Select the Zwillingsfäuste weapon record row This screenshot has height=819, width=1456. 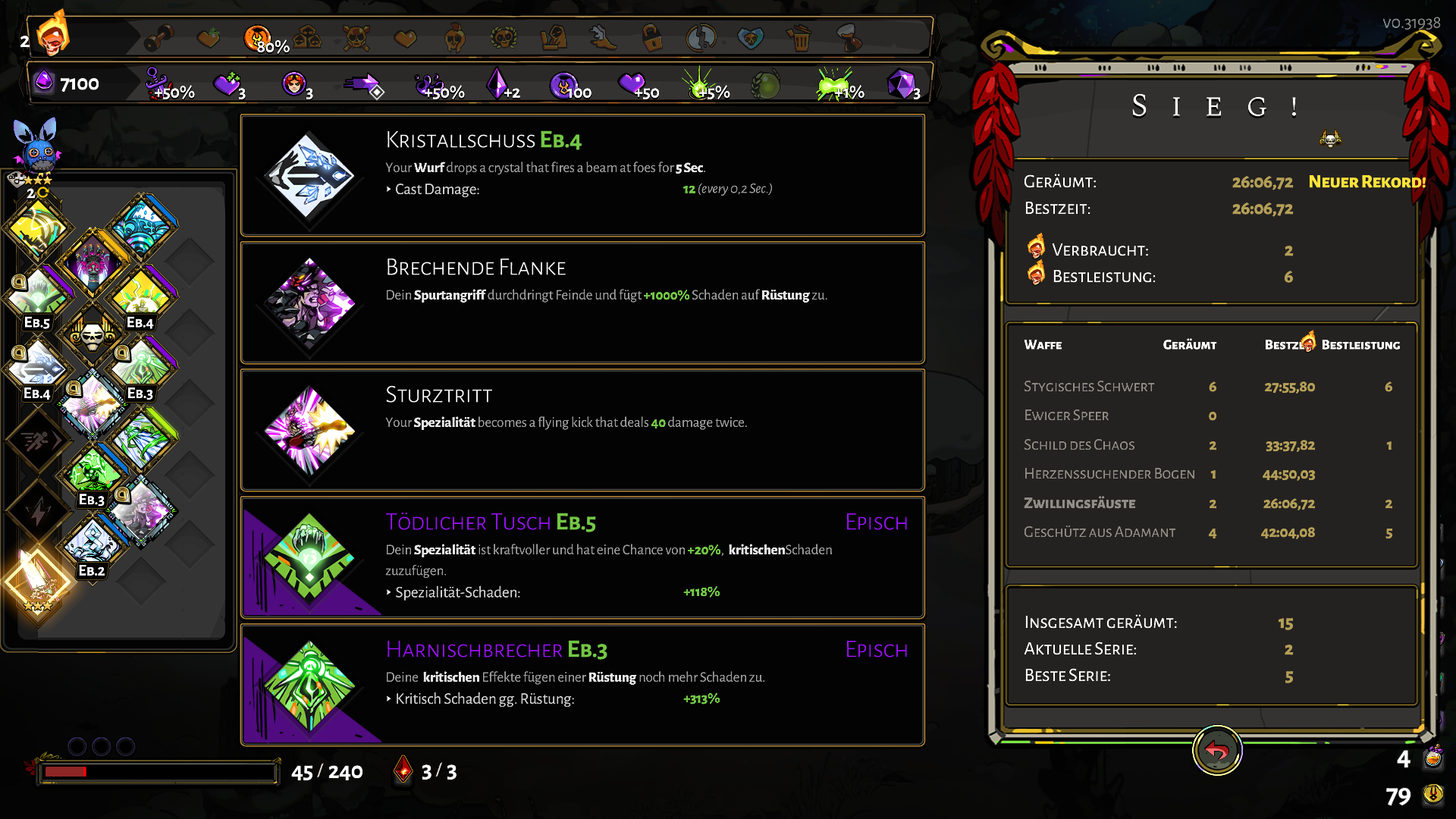click(x=1211, y=504)
